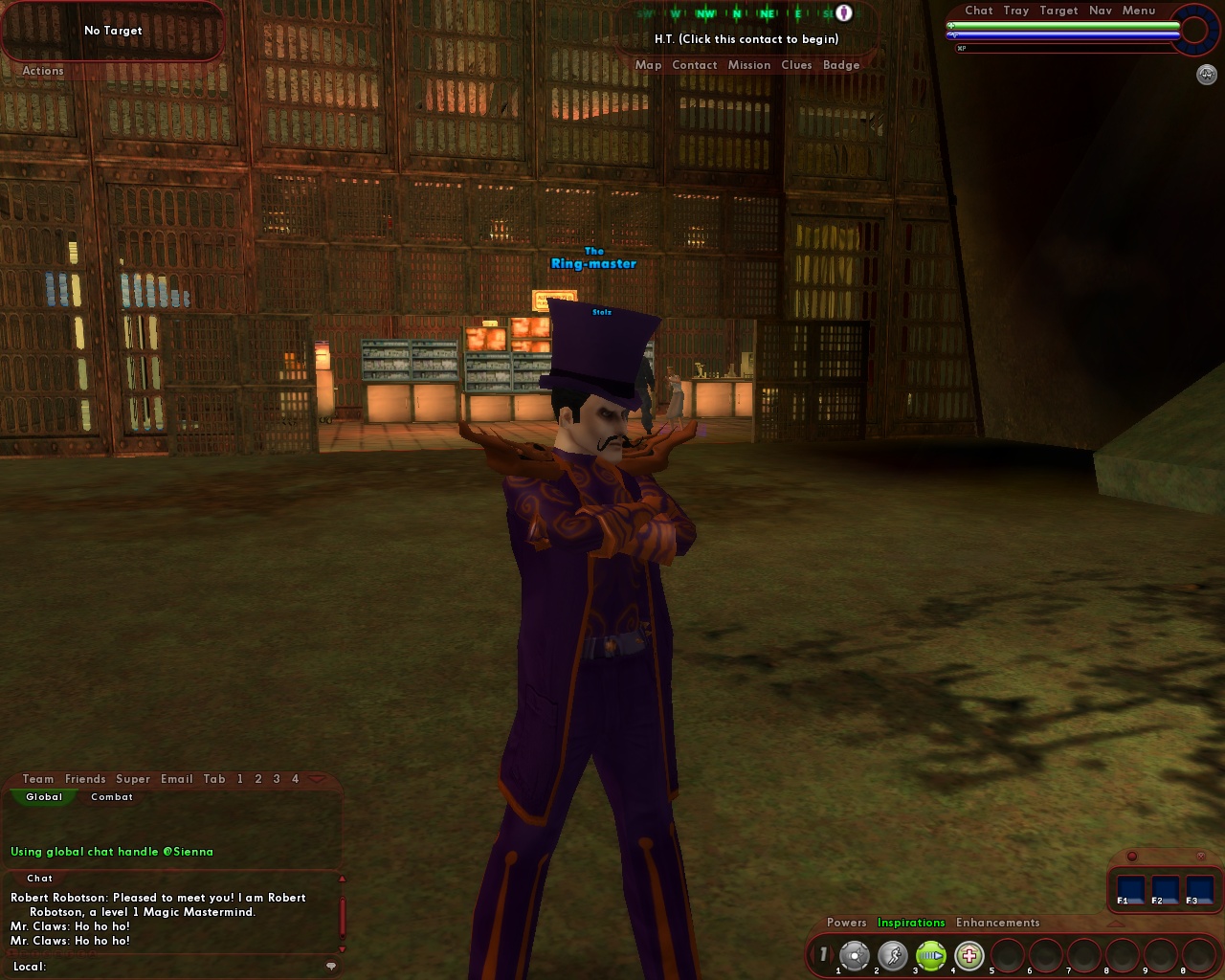
Task: Activate the Rest power in slot 4
Action: (x=969, y=954)
